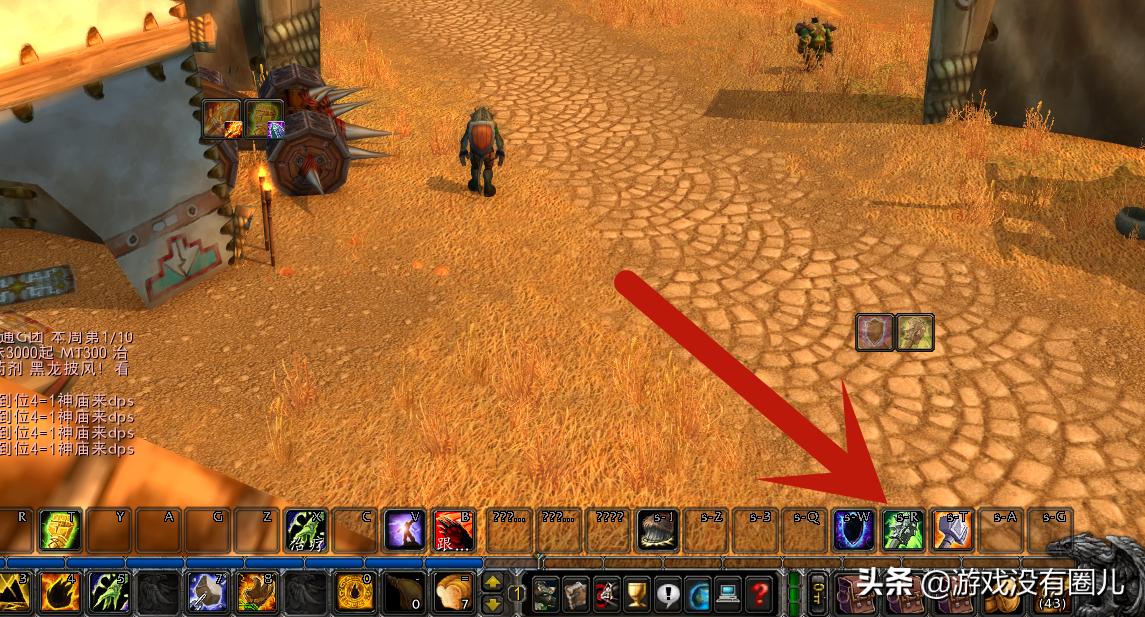
Task: Activate the red dragon pet follow ability
Action: pyautogui.click(x=453, y=530)
